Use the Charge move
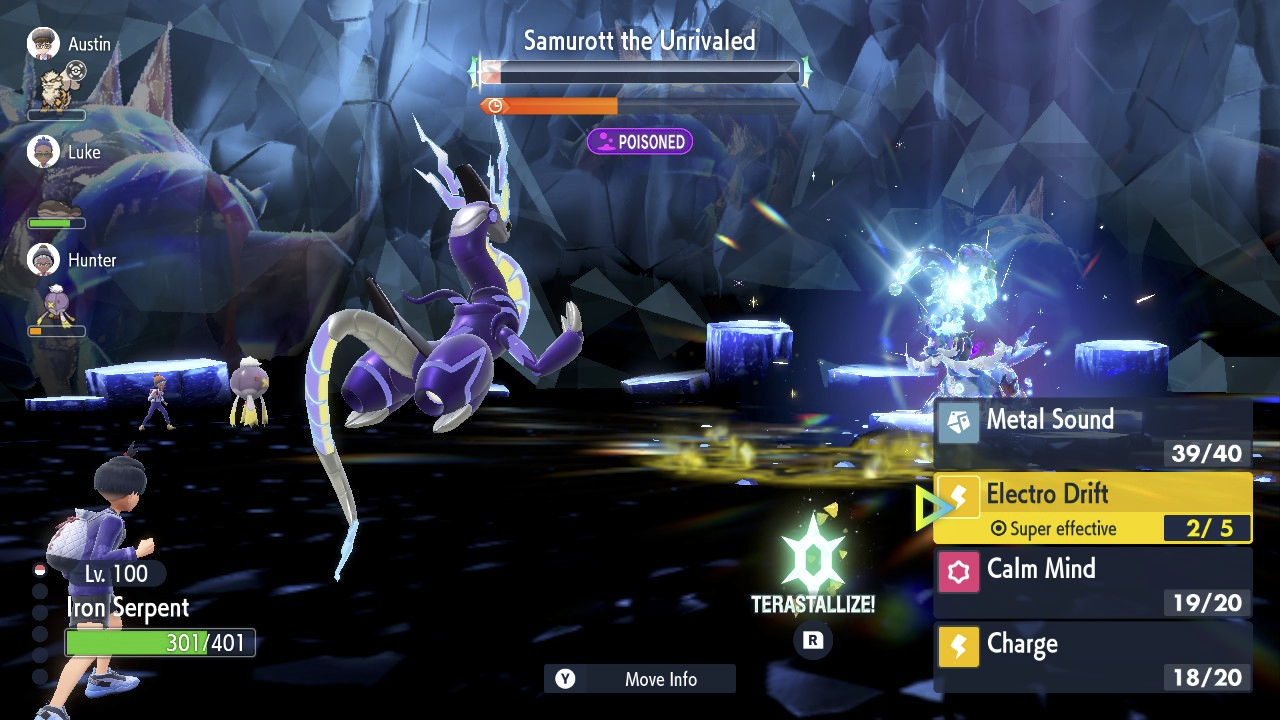 1092,657
